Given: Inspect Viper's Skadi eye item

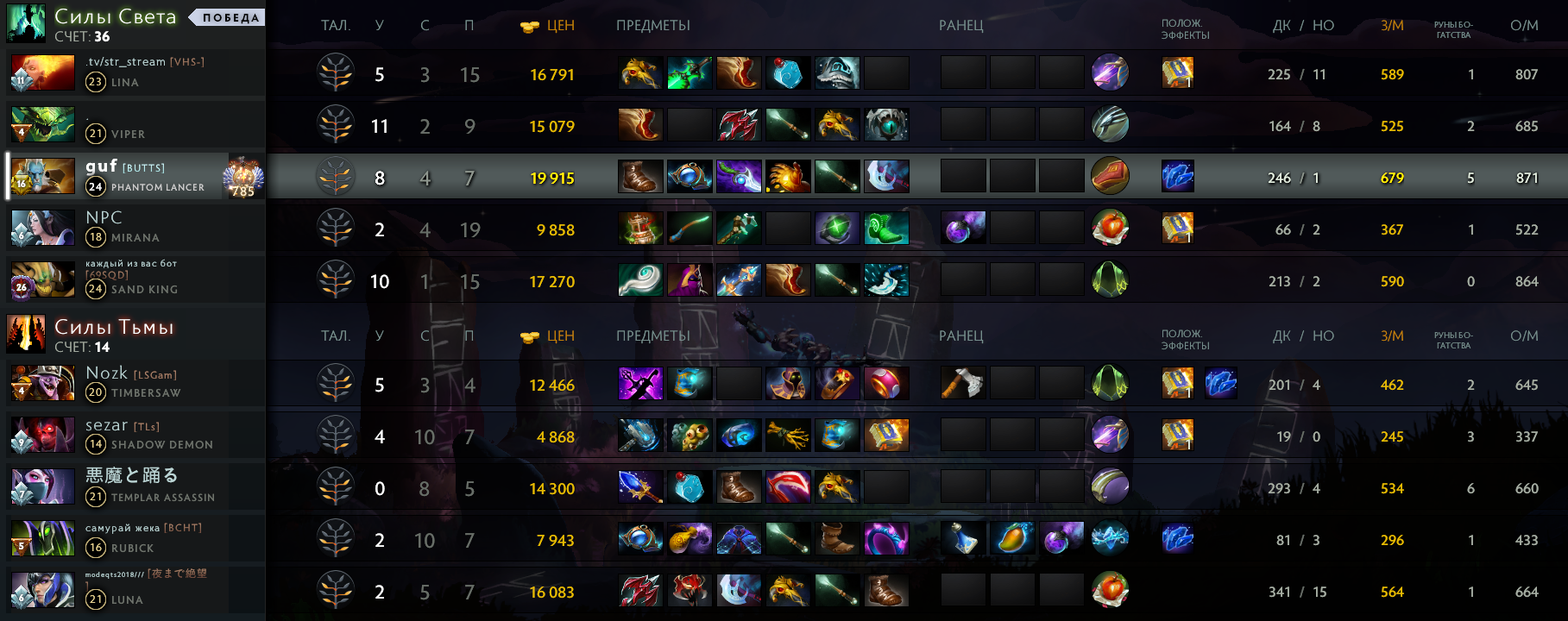Looking at the screenshot, I should pyautogui.click(x=886, y=125).
